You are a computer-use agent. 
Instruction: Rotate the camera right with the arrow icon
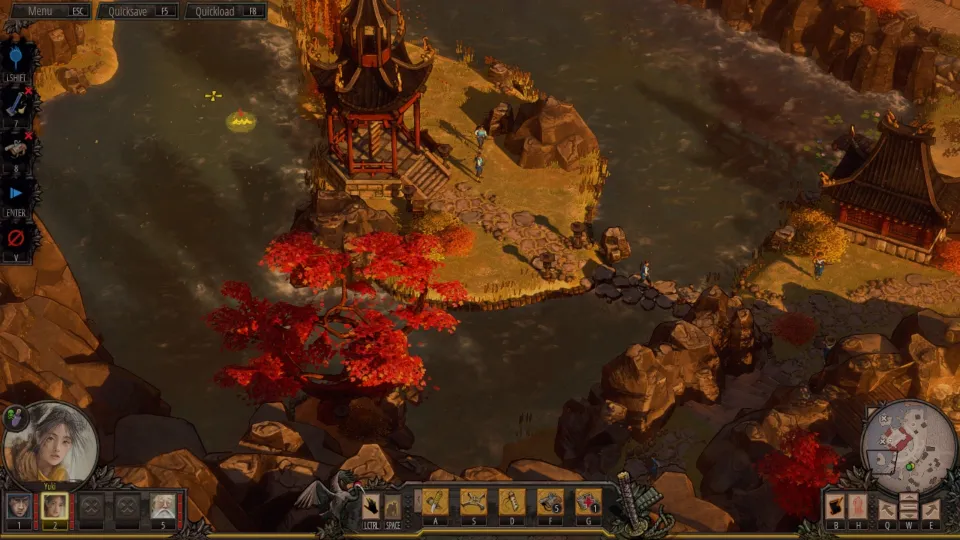[x=931, y=508]
